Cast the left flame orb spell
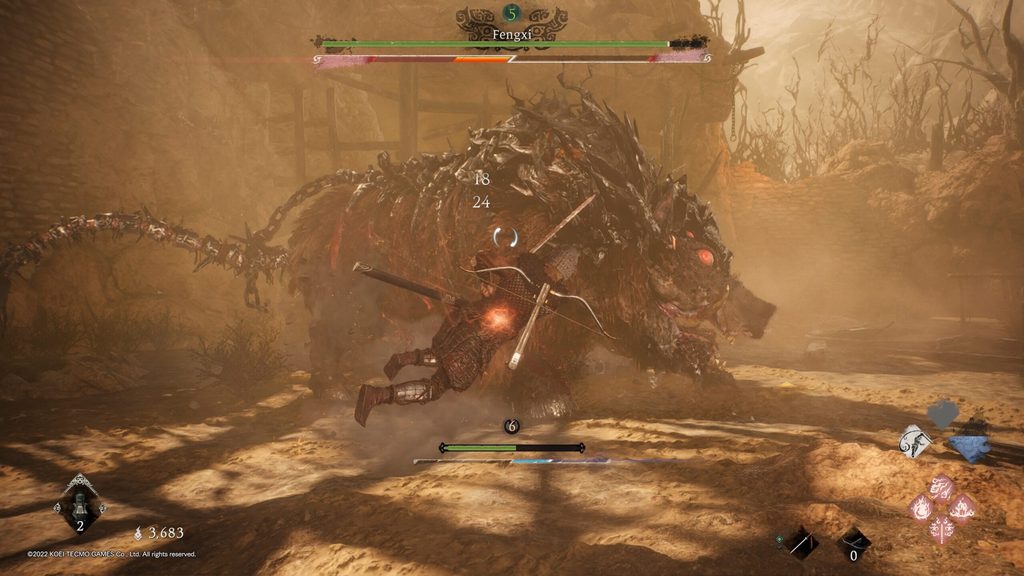This screenshot has width=1024, height=576. tap(921, 508)
